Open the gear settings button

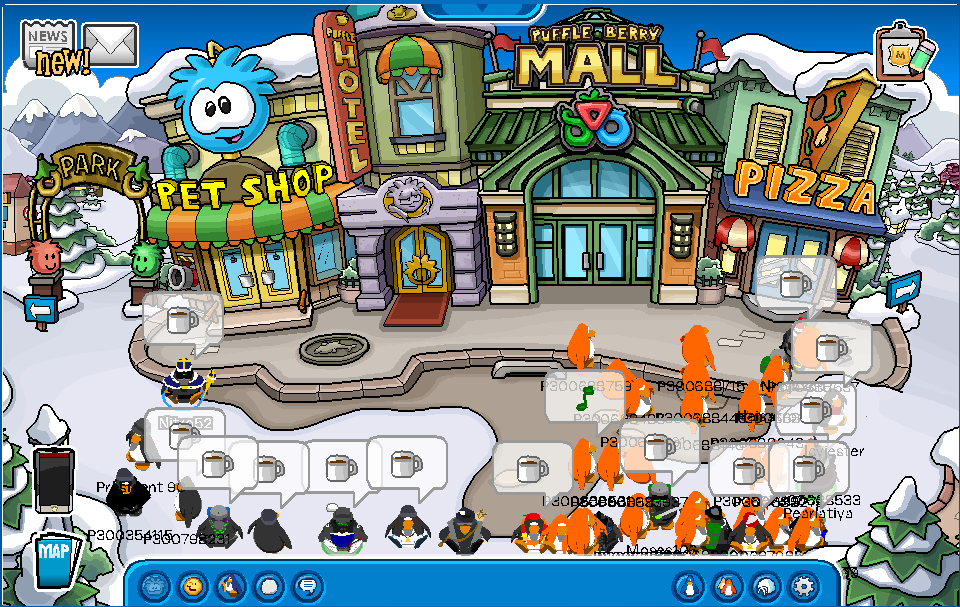pyautogui.click(x=803, y=585)
